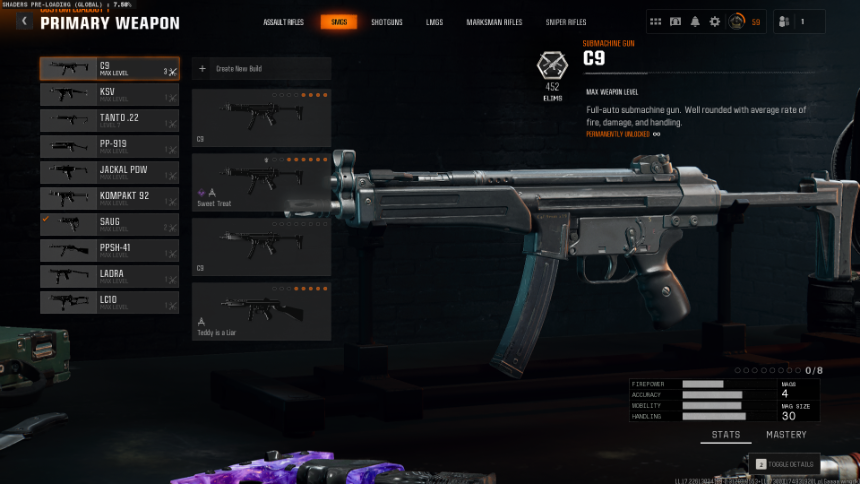
Task: Pick the PP-919 from the list
Action: coord(109,147)
